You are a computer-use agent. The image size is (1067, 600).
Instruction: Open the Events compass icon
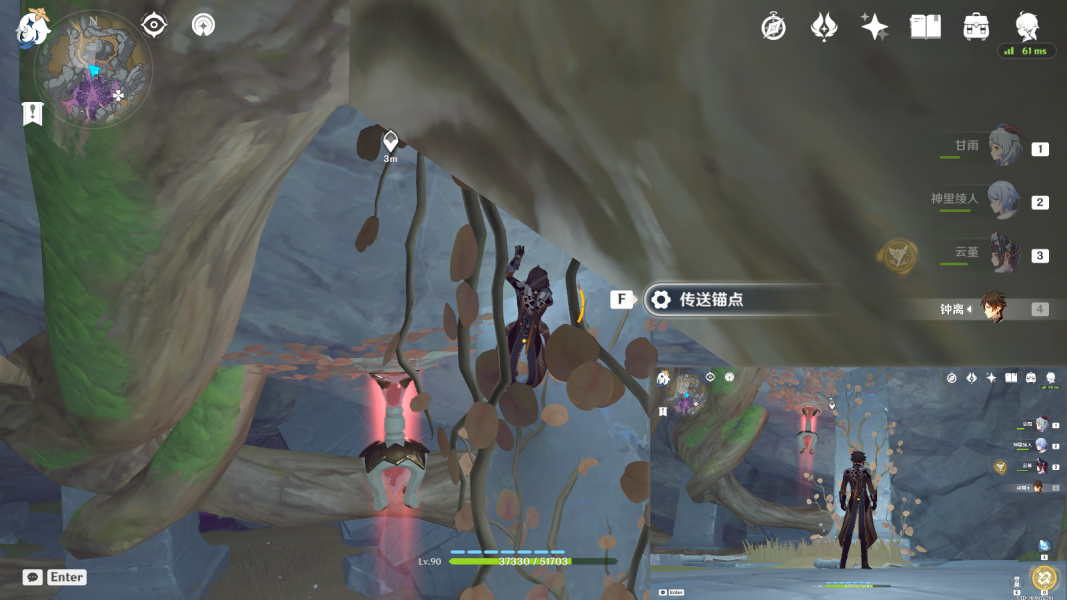773,27
